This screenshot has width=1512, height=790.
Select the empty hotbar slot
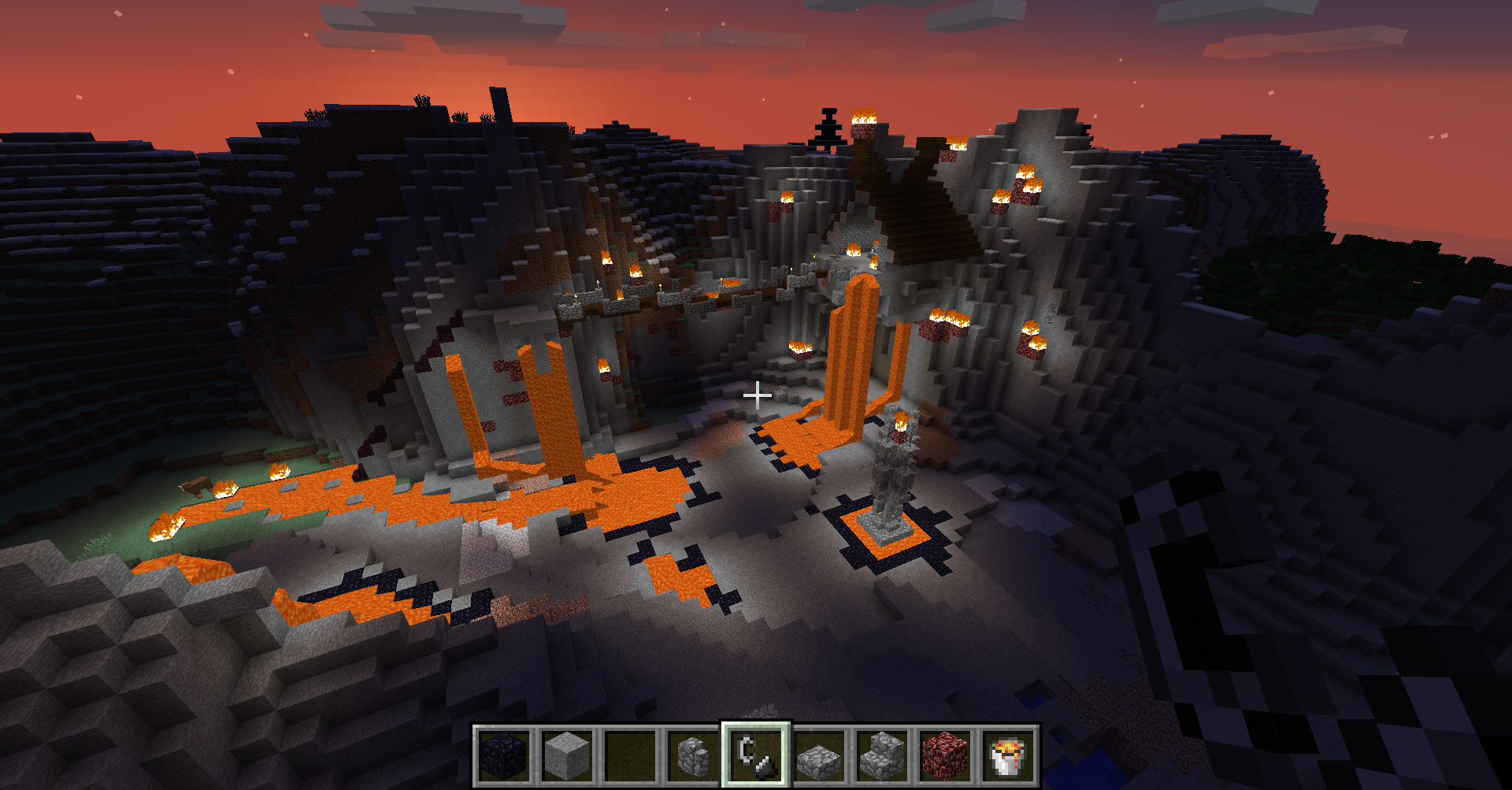tap(631, 756)
